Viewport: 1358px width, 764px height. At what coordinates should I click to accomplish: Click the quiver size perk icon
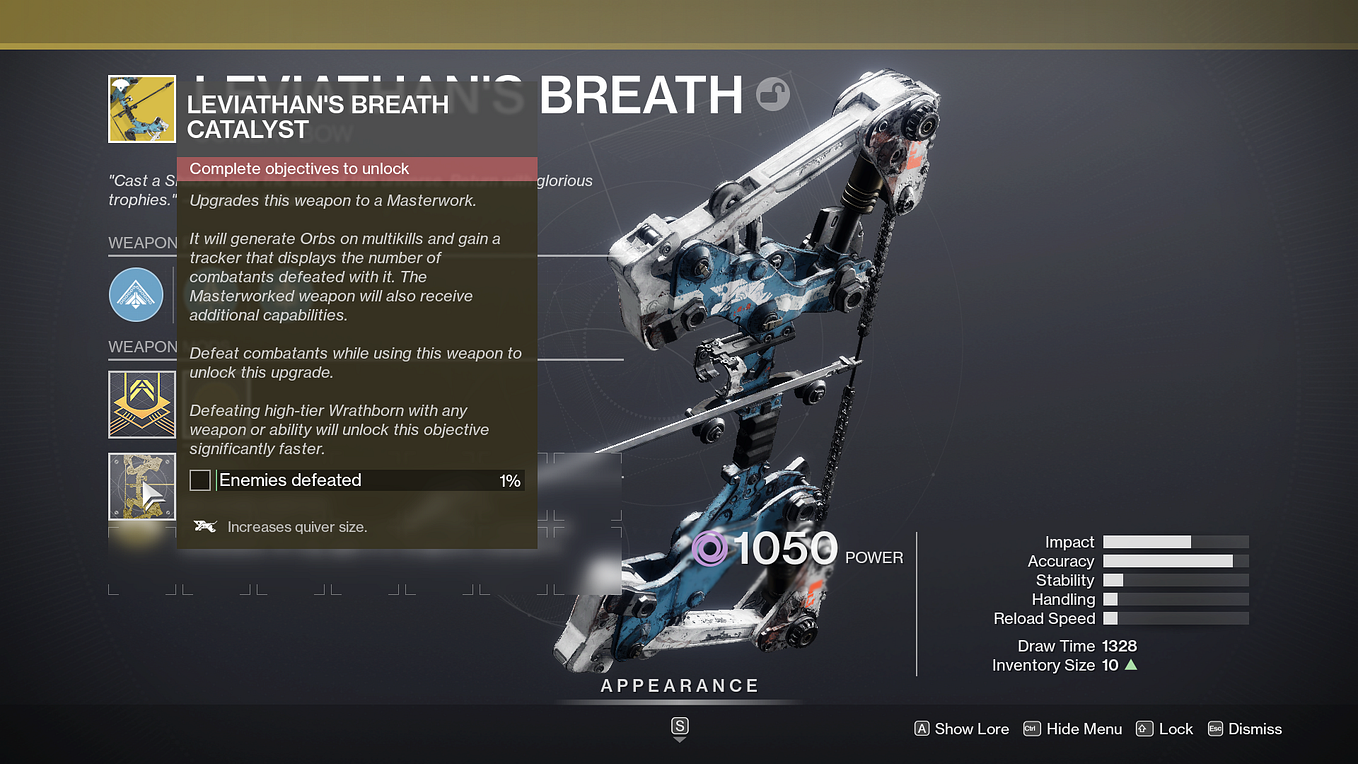[x=205, y=526]
